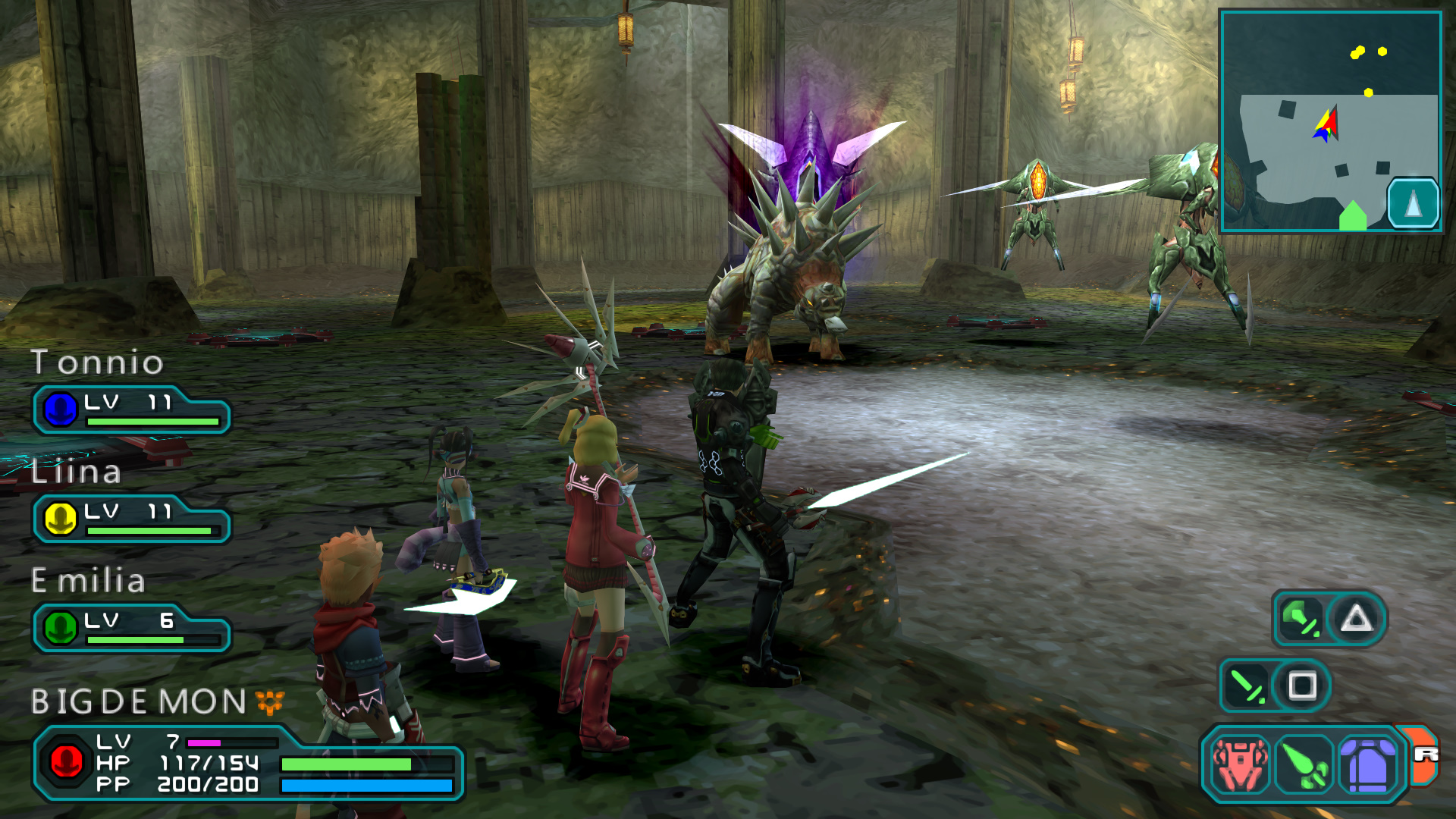Screen dimensions: 1456x819
Task: Choose the green lance weapon palette slot
Action: pyautogui.click(x=1304, y=764)
